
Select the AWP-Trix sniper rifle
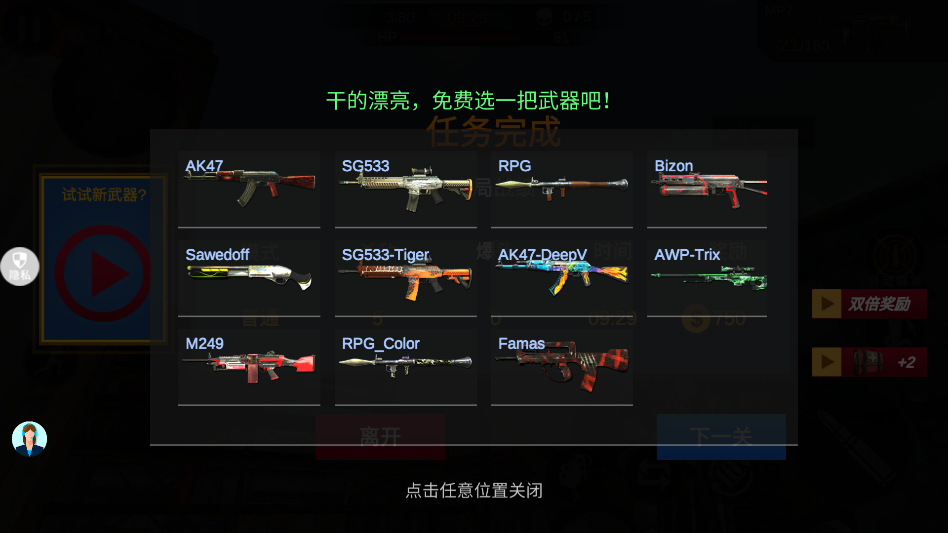[707, 277]
